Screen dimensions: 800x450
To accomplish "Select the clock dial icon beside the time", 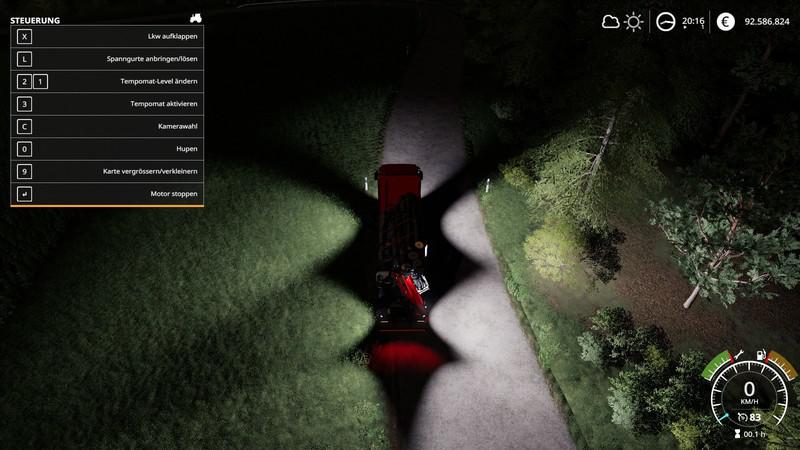I will pyautogui.click(x=665, y=21).
